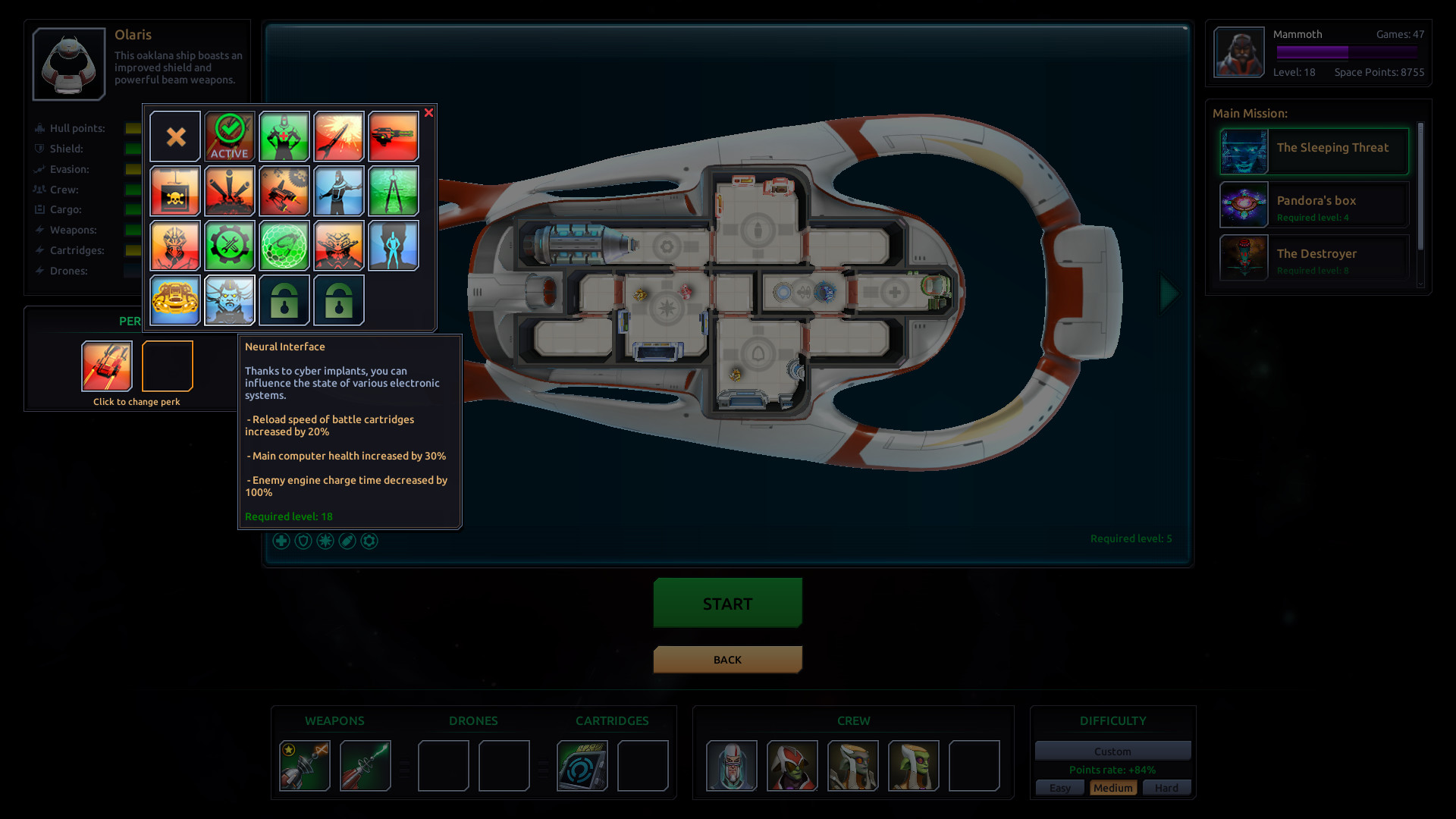
Task: Expand the ship selection with right arrow
Action: click(1166, 293)
